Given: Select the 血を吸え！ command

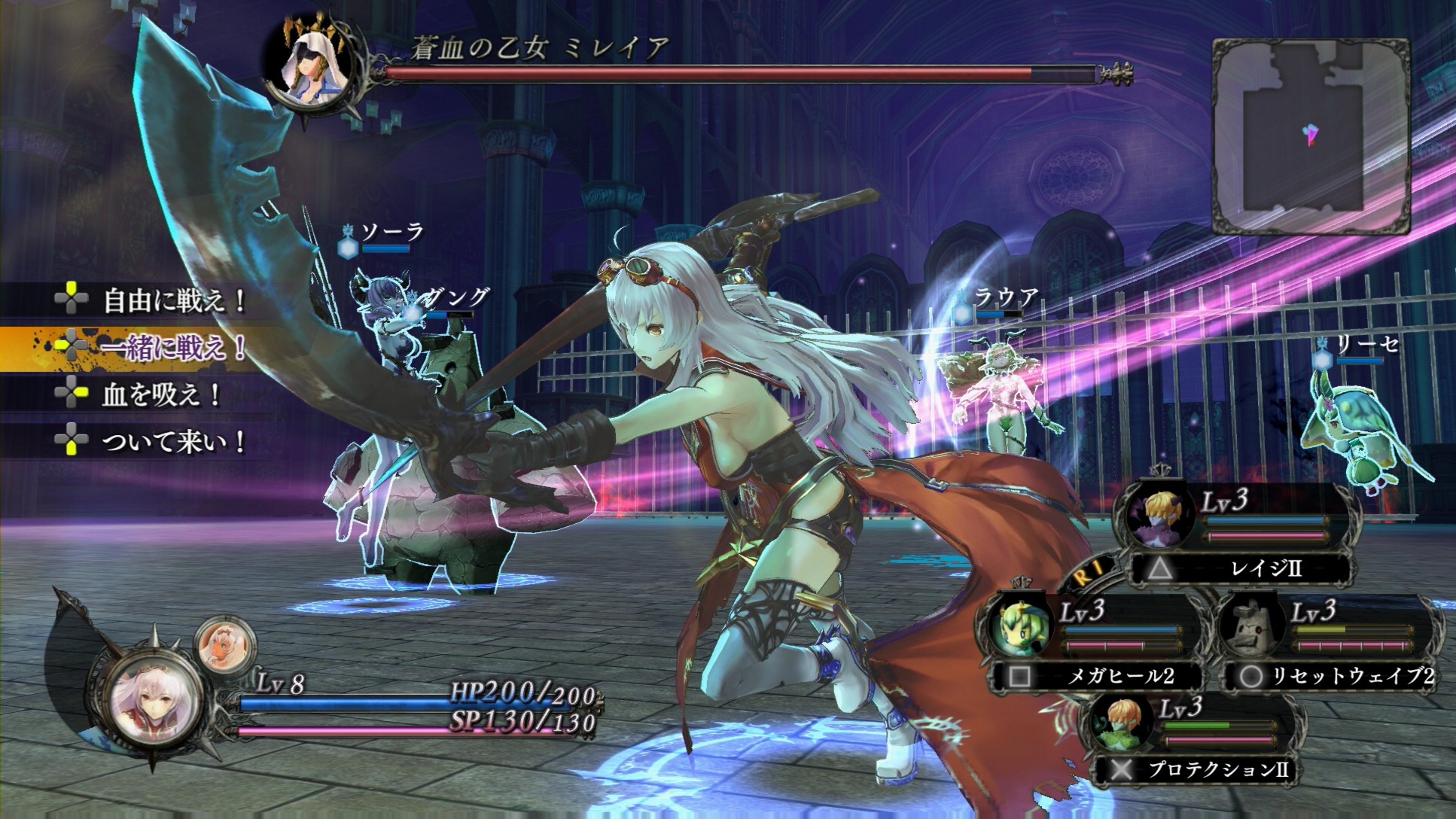Looking at the screenshot, I should 160,394.
